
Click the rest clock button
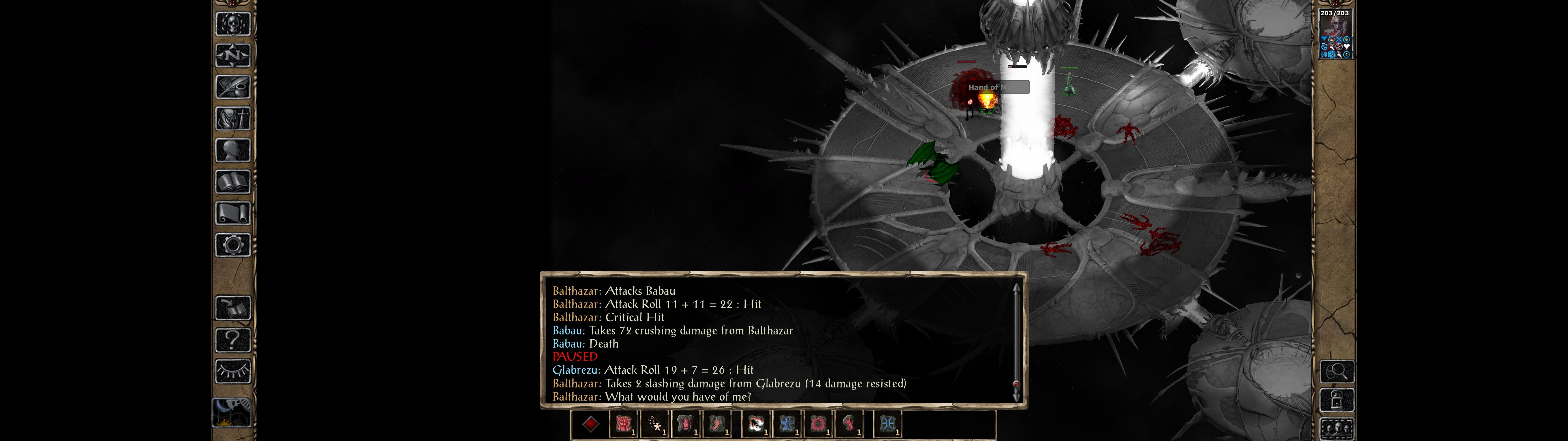click(231, 413)
